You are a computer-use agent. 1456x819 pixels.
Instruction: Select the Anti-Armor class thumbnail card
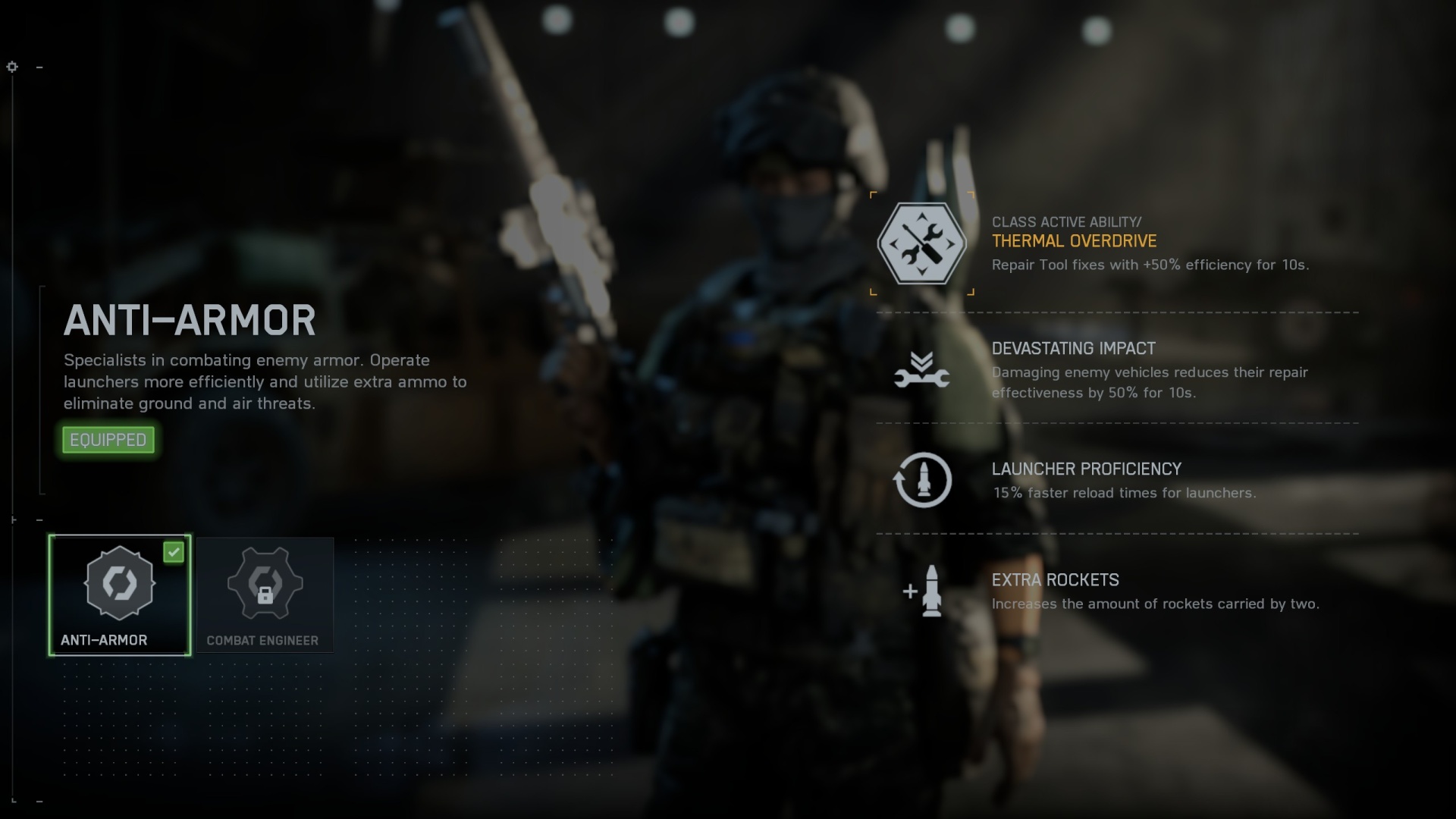click(118, 595)
